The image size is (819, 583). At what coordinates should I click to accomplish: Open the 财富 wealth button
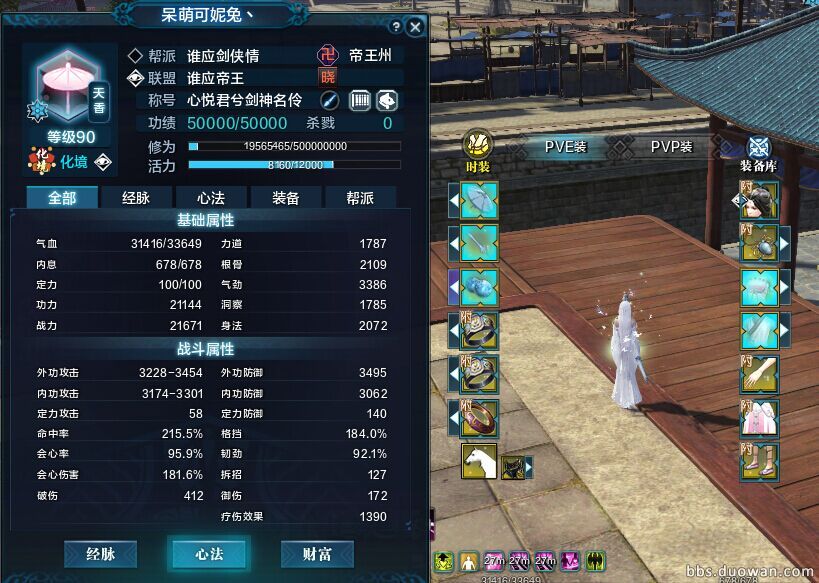pyautogui.click(x=317, y=553)
